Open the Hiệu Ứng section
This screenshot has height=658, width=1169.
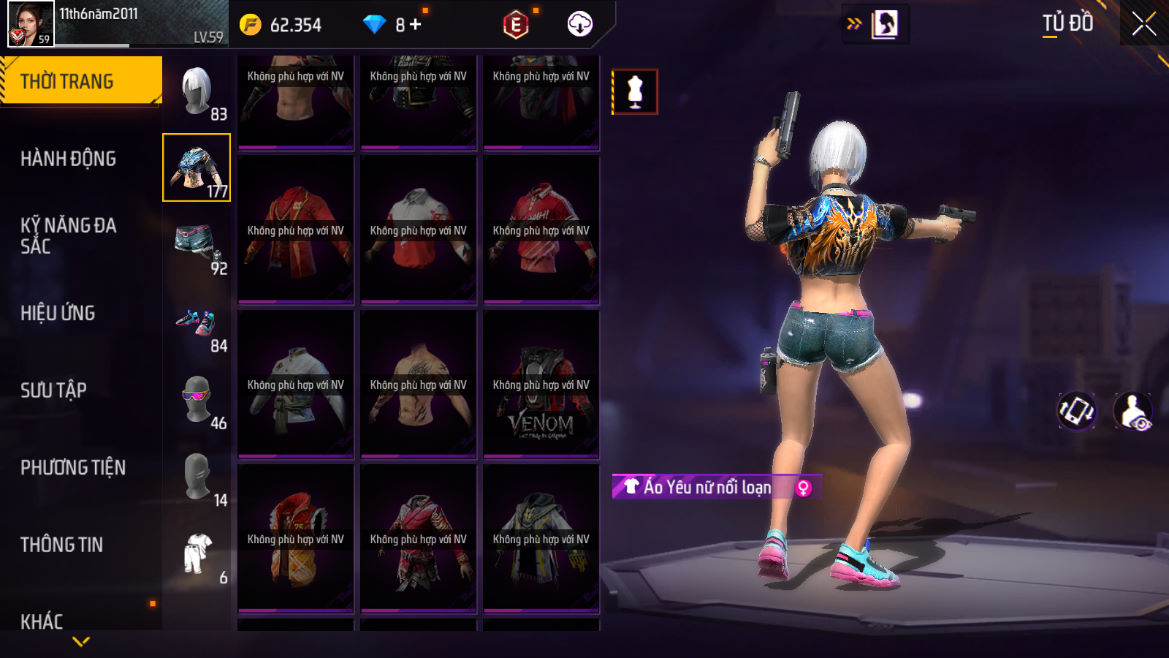(x=58, y=312)
